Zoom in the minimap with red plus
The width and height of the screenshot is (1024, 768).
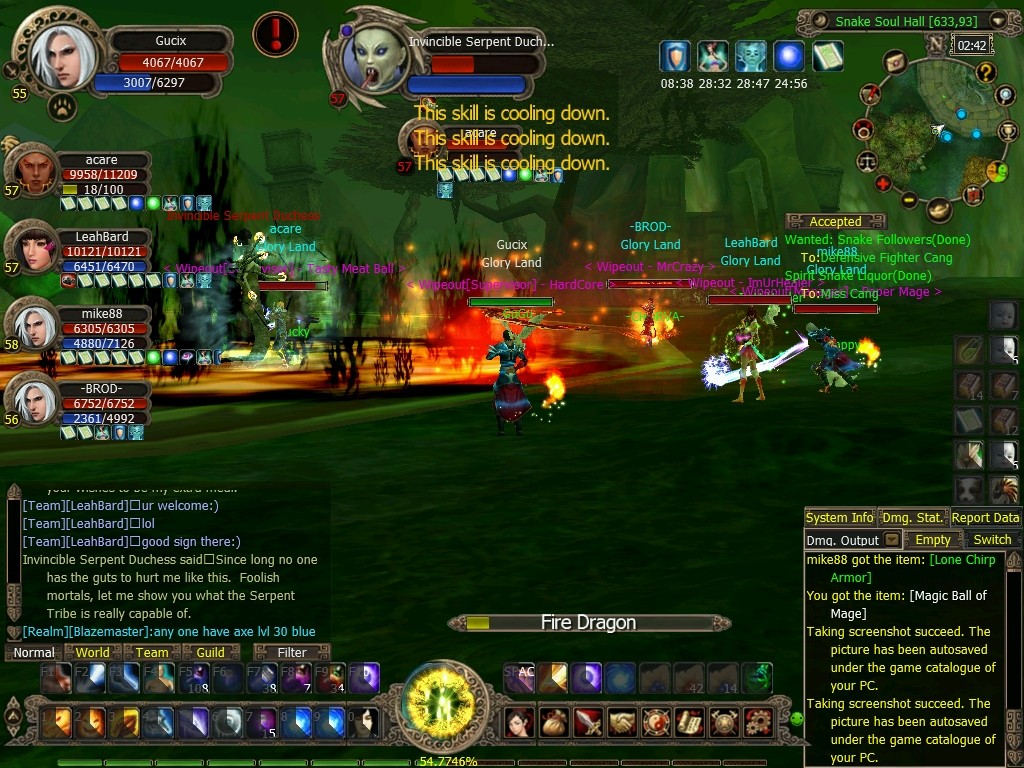883,184
